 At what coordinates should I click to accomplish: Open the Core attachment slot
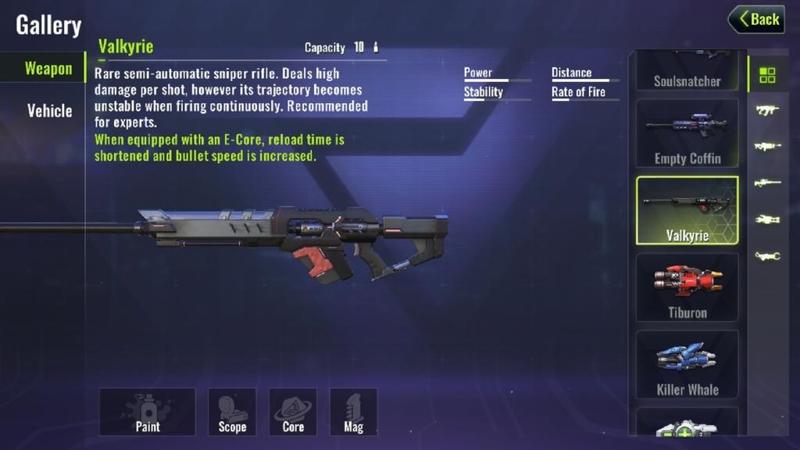coord(293,411)
